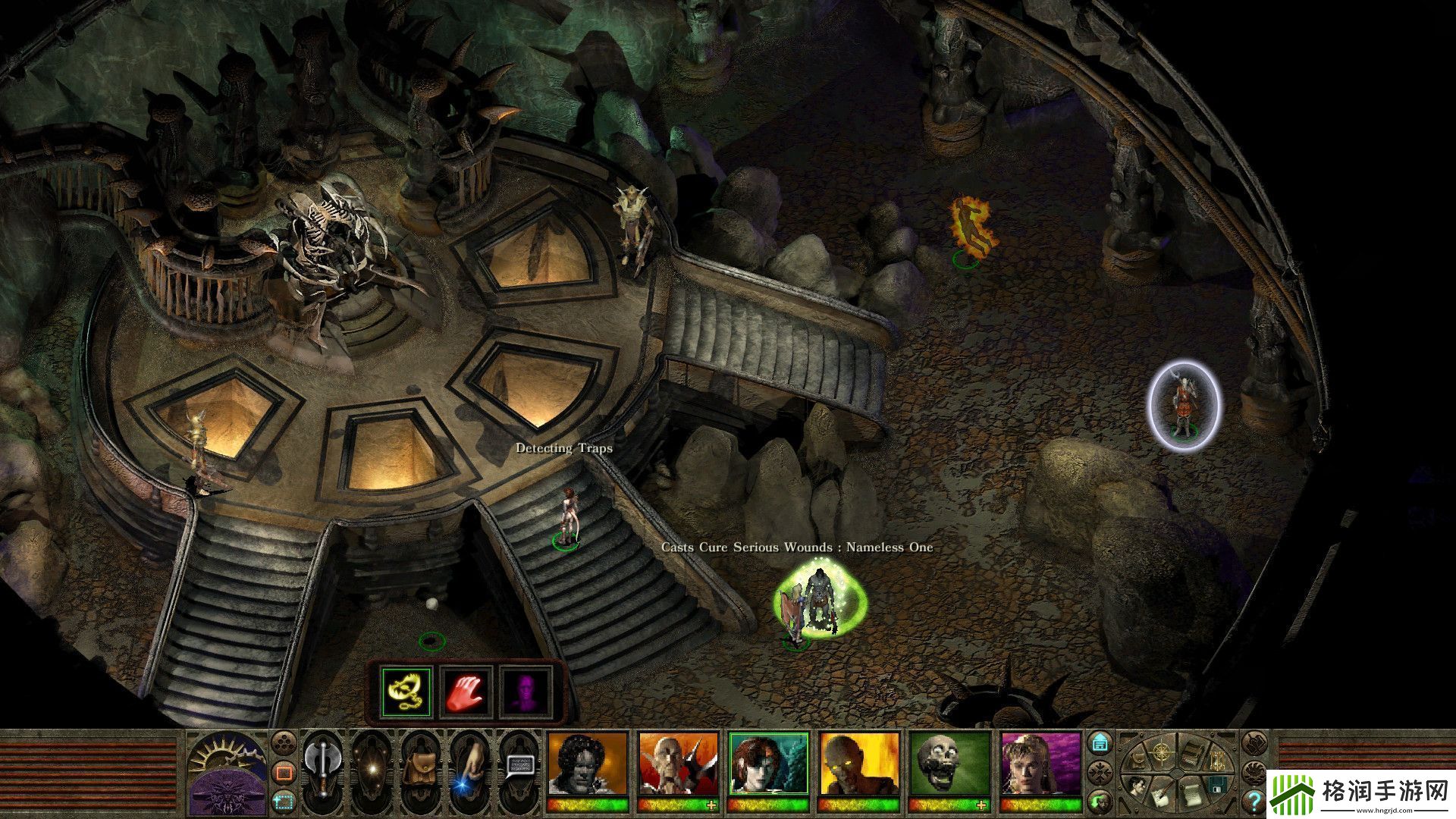Open the character head record screen
The image size is (1456, 819).
(1137, 786)
